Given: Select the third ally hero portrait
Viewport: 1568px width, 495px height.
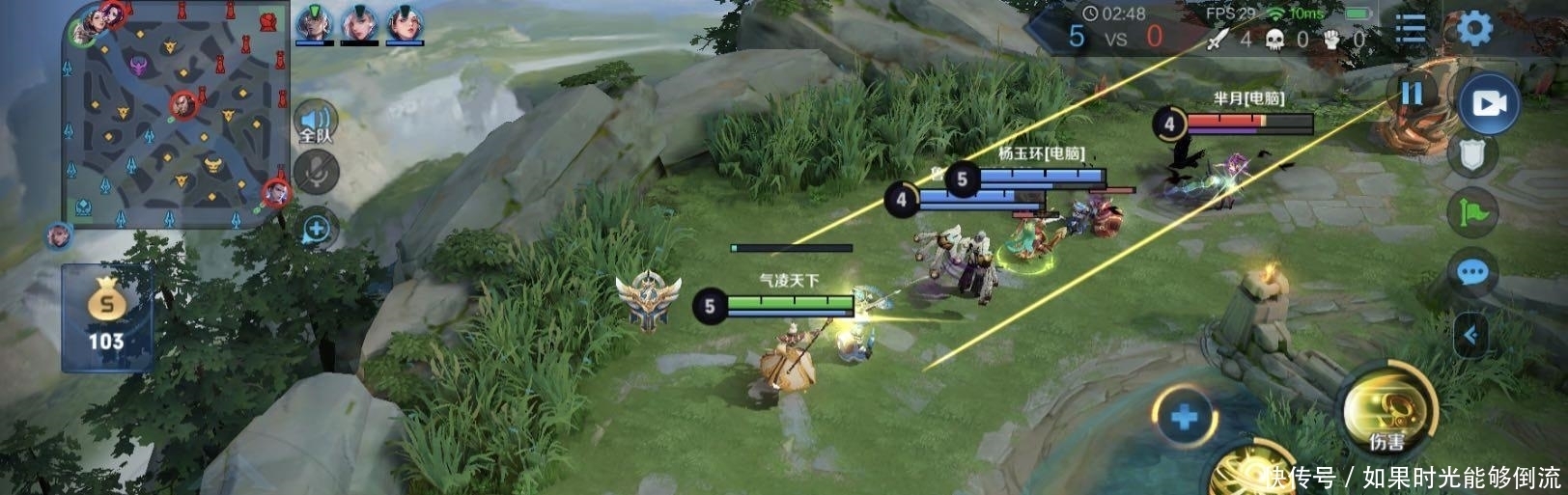Looking at the screenshot, I should (406, 23).
